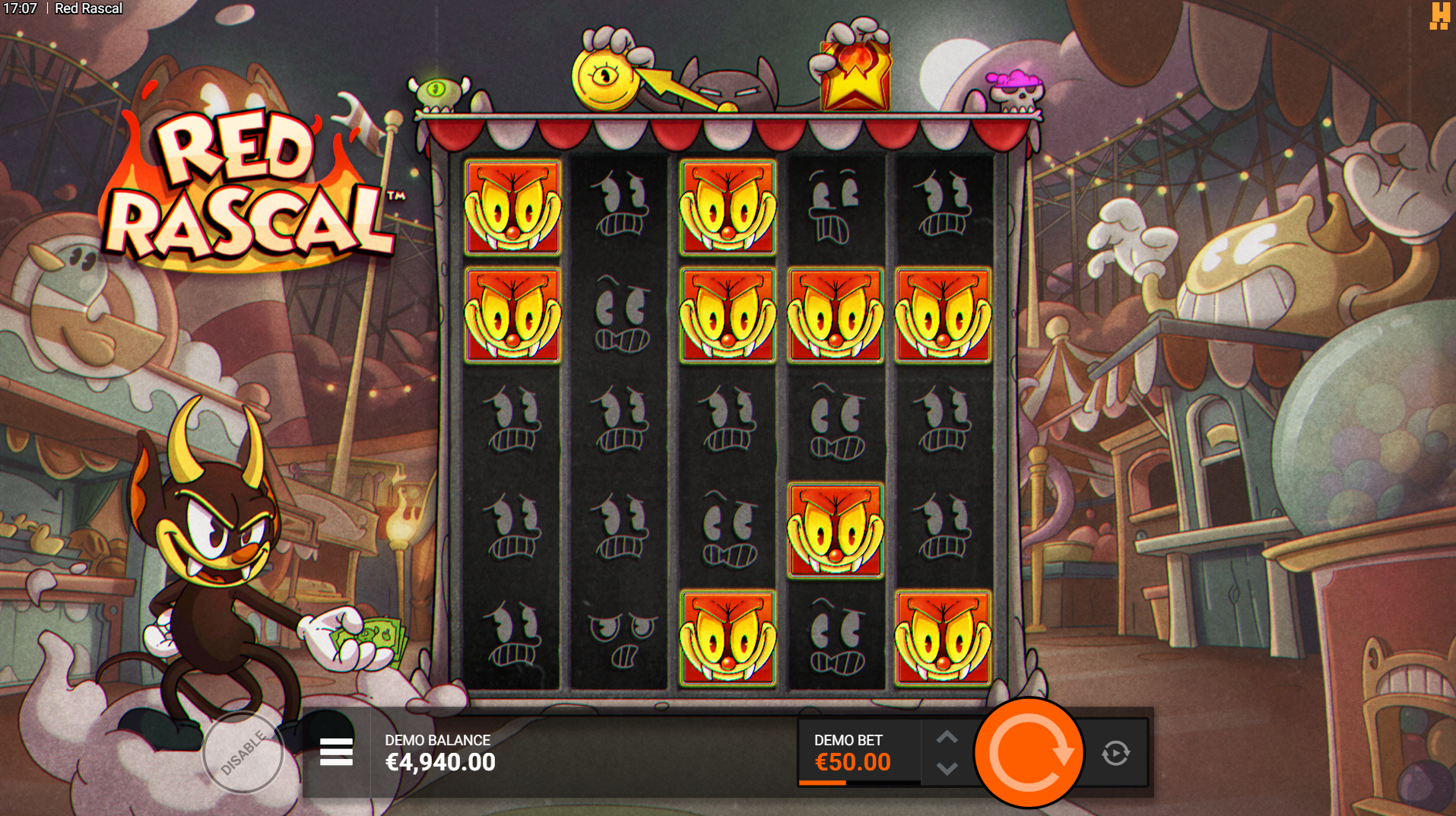Increase the demo bet amount
Viewport: 1456px width, 816px height.
coord(947,737)
